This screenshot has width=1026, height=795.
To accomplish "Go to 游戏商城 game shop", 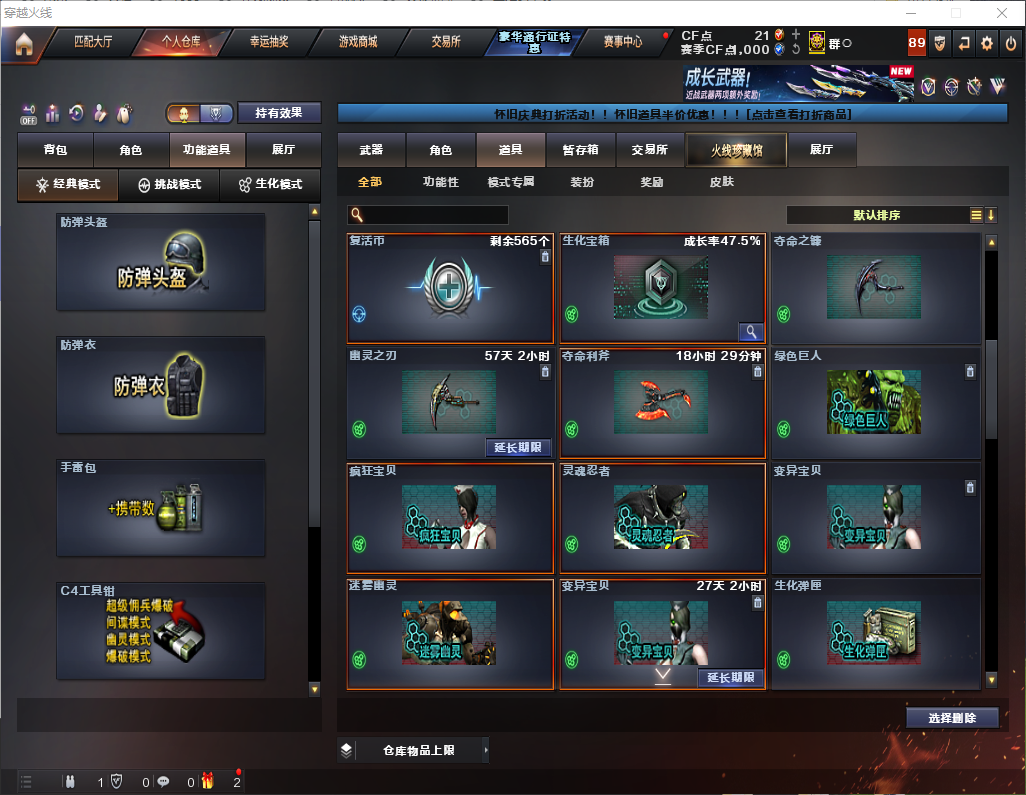I will (x=357, y=42).
